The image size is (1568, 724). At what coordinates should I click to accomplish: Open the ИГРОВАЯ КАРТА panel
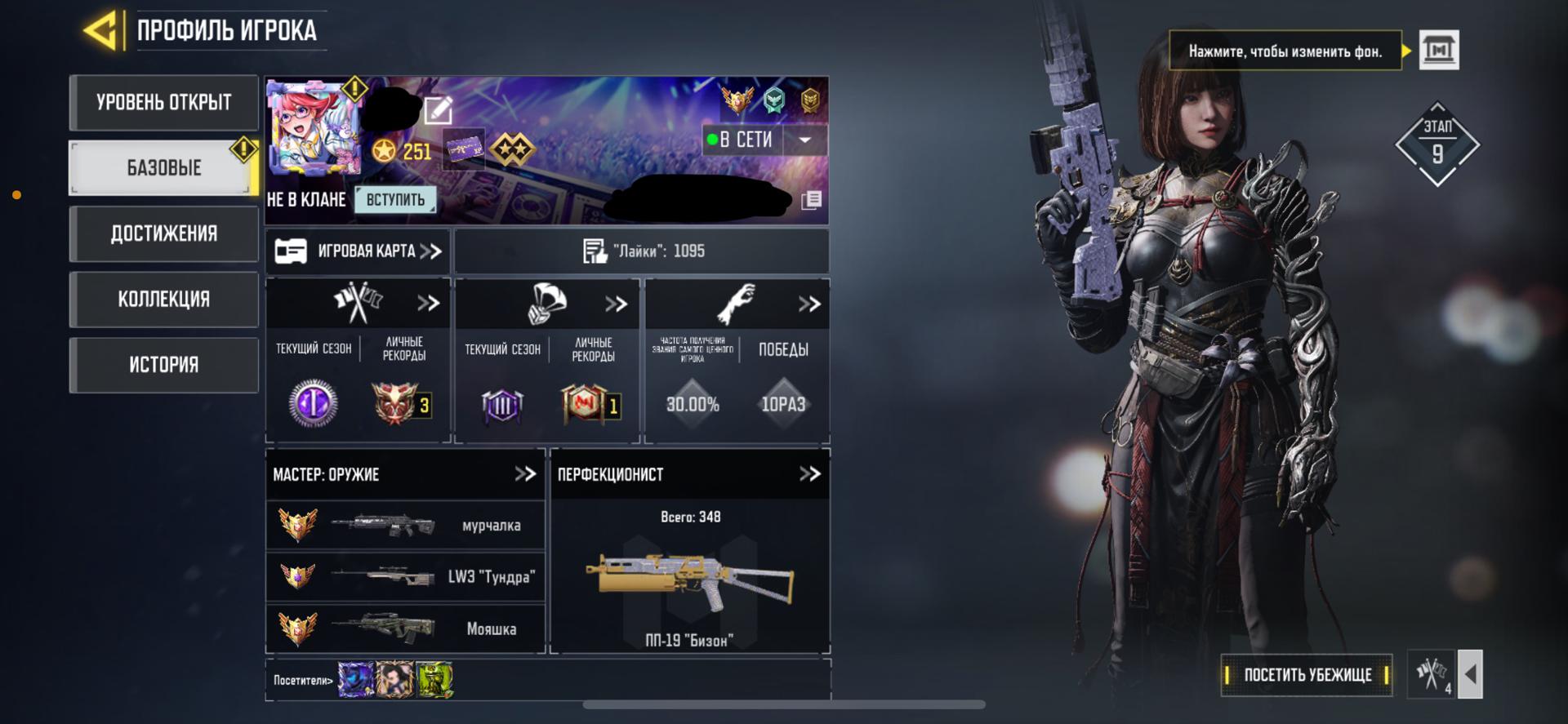(359, 251)
